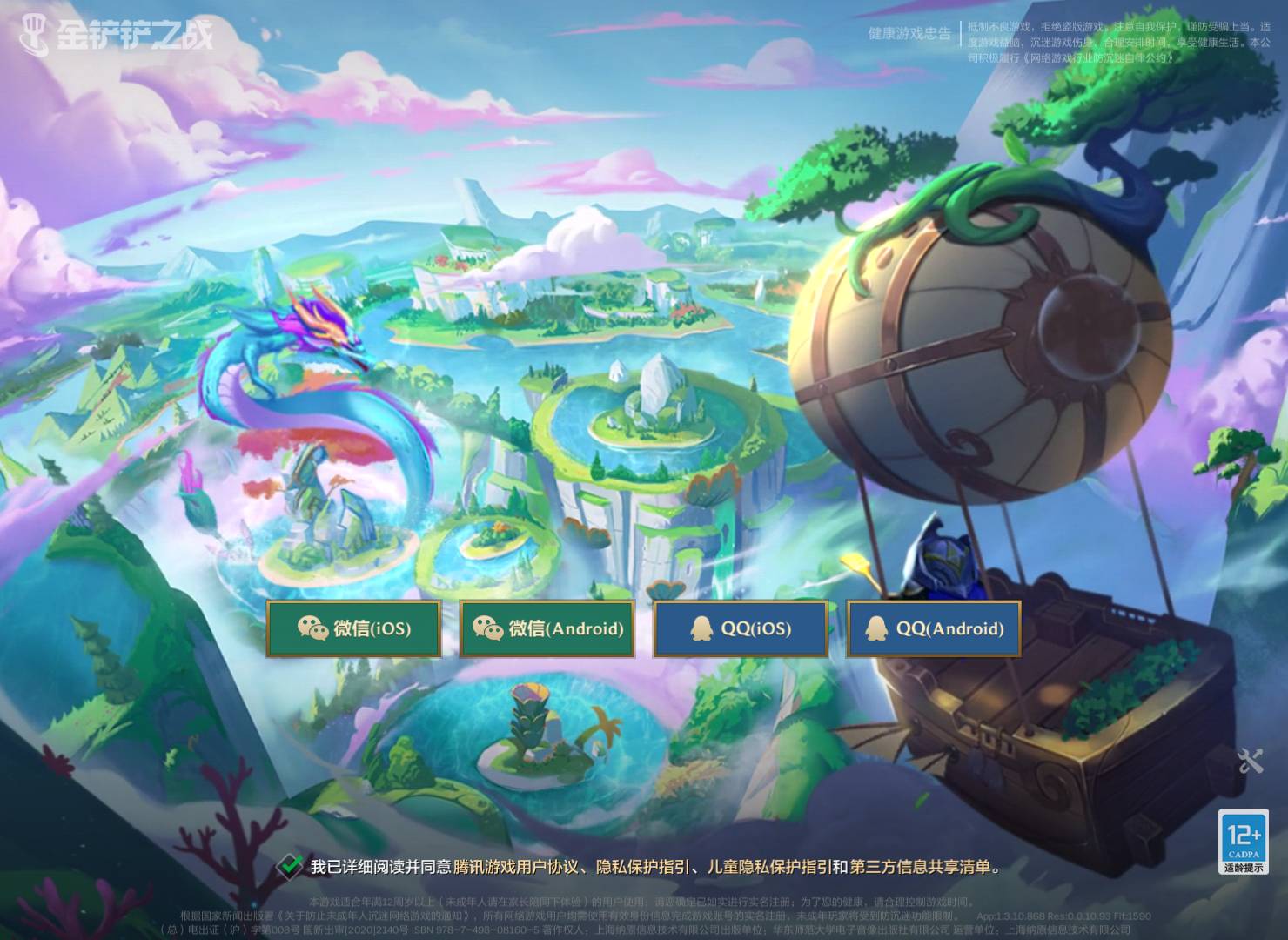Show the 12+ CADPA age rating notice
This screenshot has height=940, width=1288.
[x=1243, y=842]
